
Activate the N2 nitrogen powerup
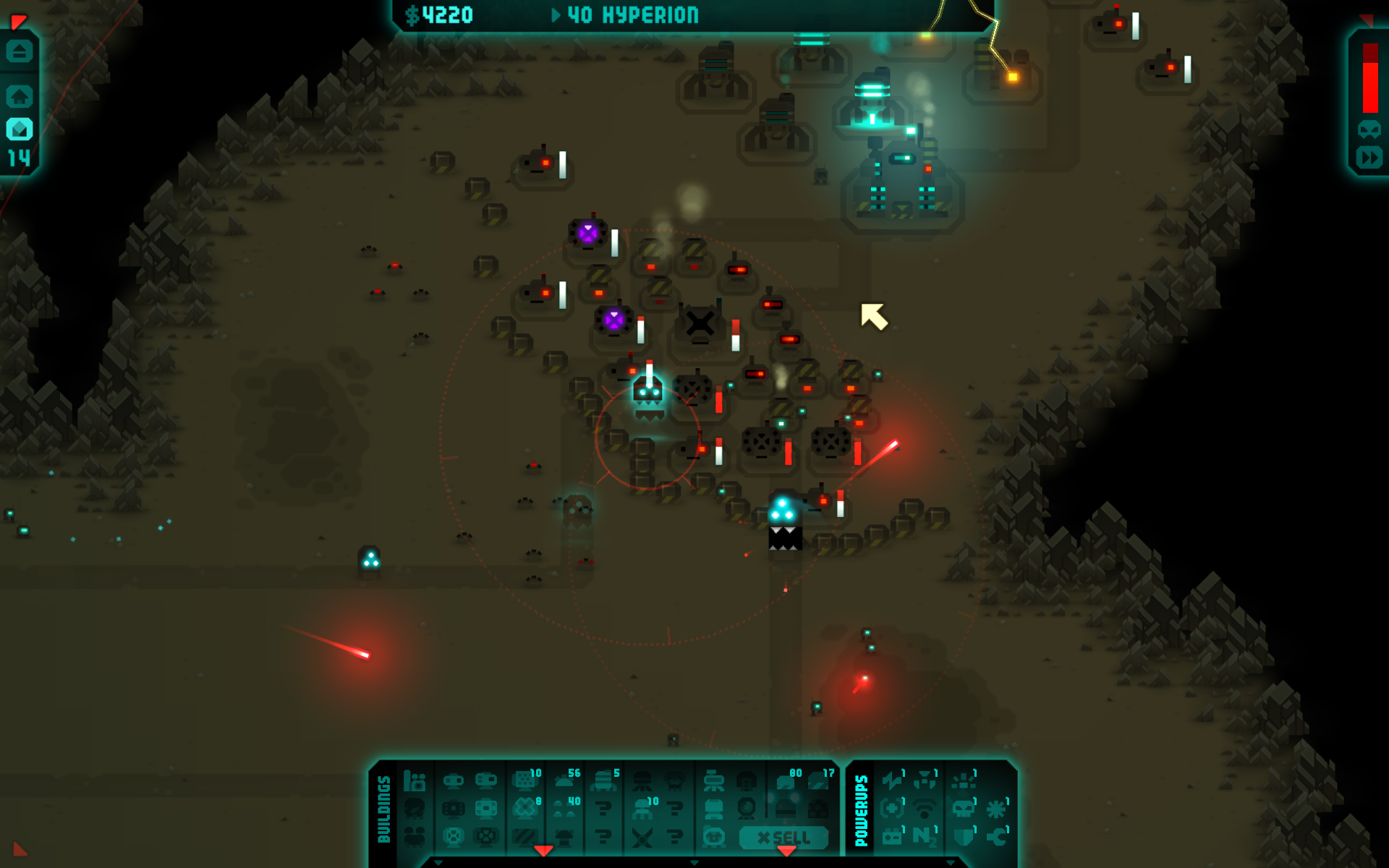point(924,836)
